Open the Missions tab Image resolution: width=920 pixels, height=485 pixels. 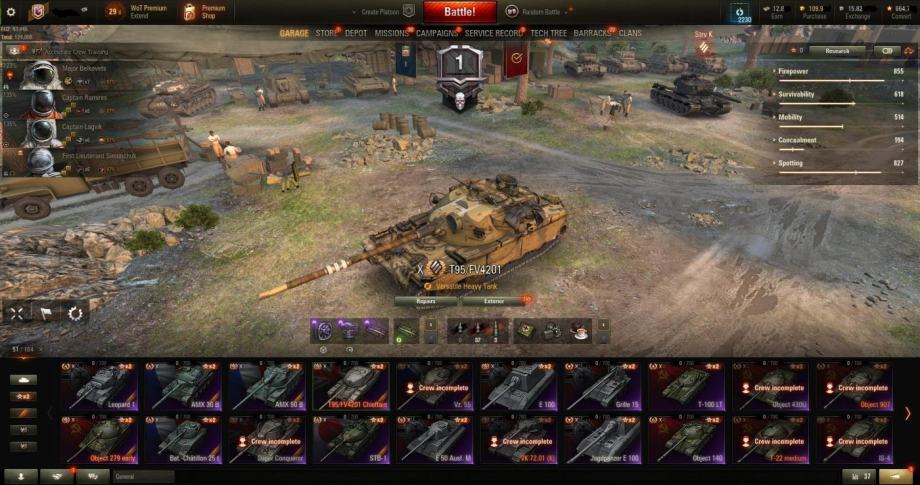(391, 33)
